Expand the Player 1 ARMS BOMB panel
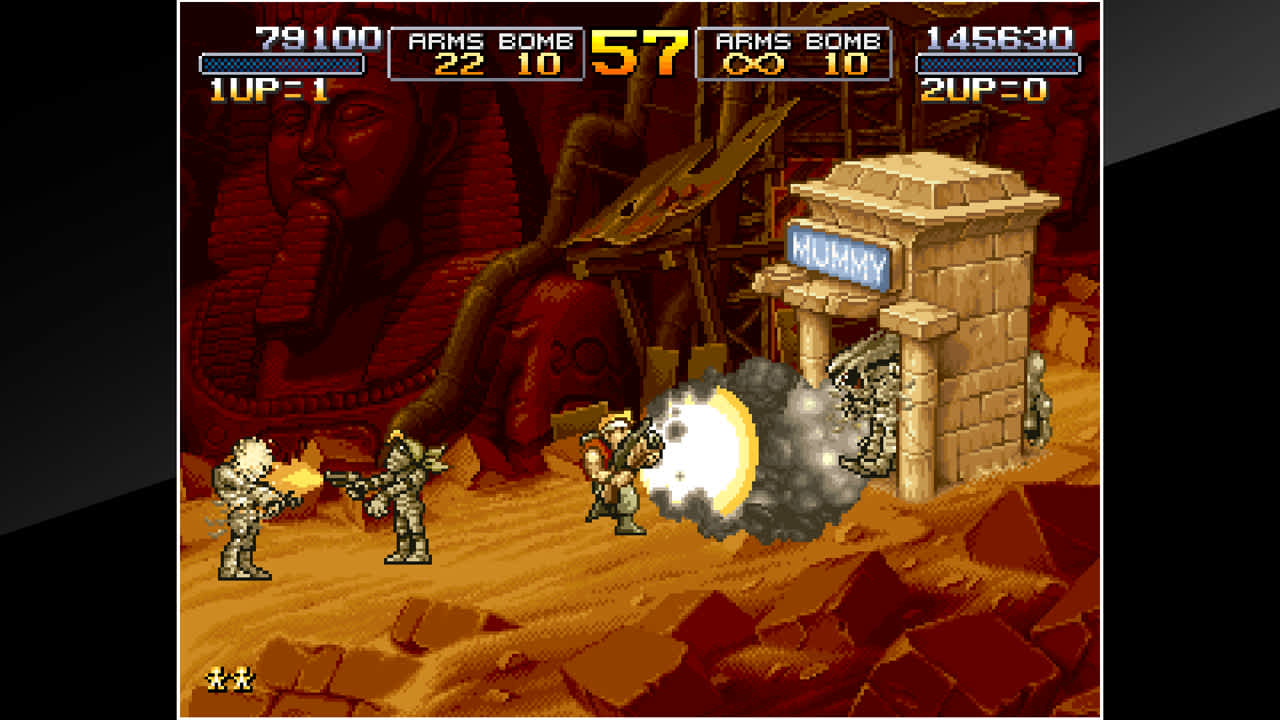The width and height of the screenshot is (1280, 720). click(487, 53)
